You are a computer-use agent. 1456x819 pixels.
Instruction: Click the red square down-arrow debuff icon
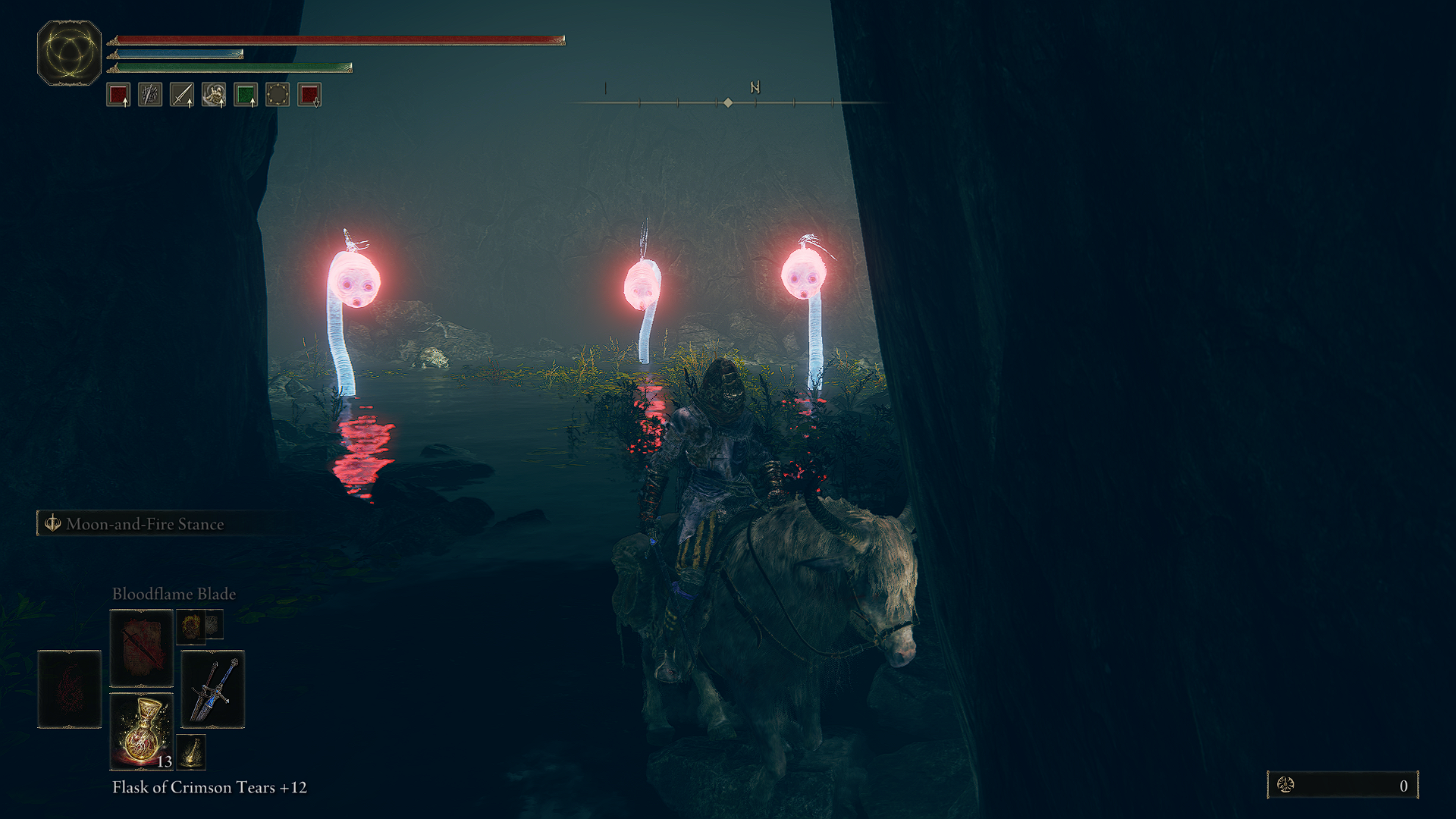309,95
